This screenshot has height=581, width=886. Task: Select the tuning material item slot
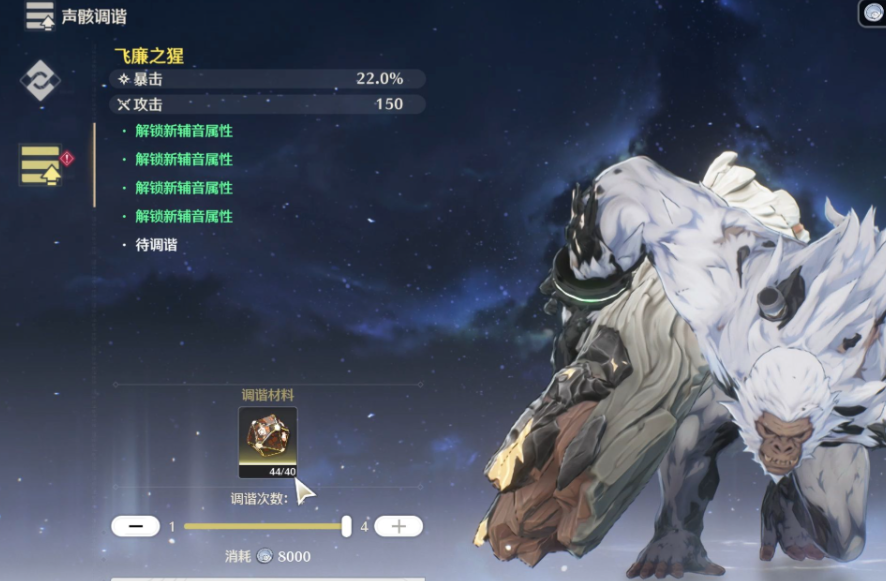267,442
